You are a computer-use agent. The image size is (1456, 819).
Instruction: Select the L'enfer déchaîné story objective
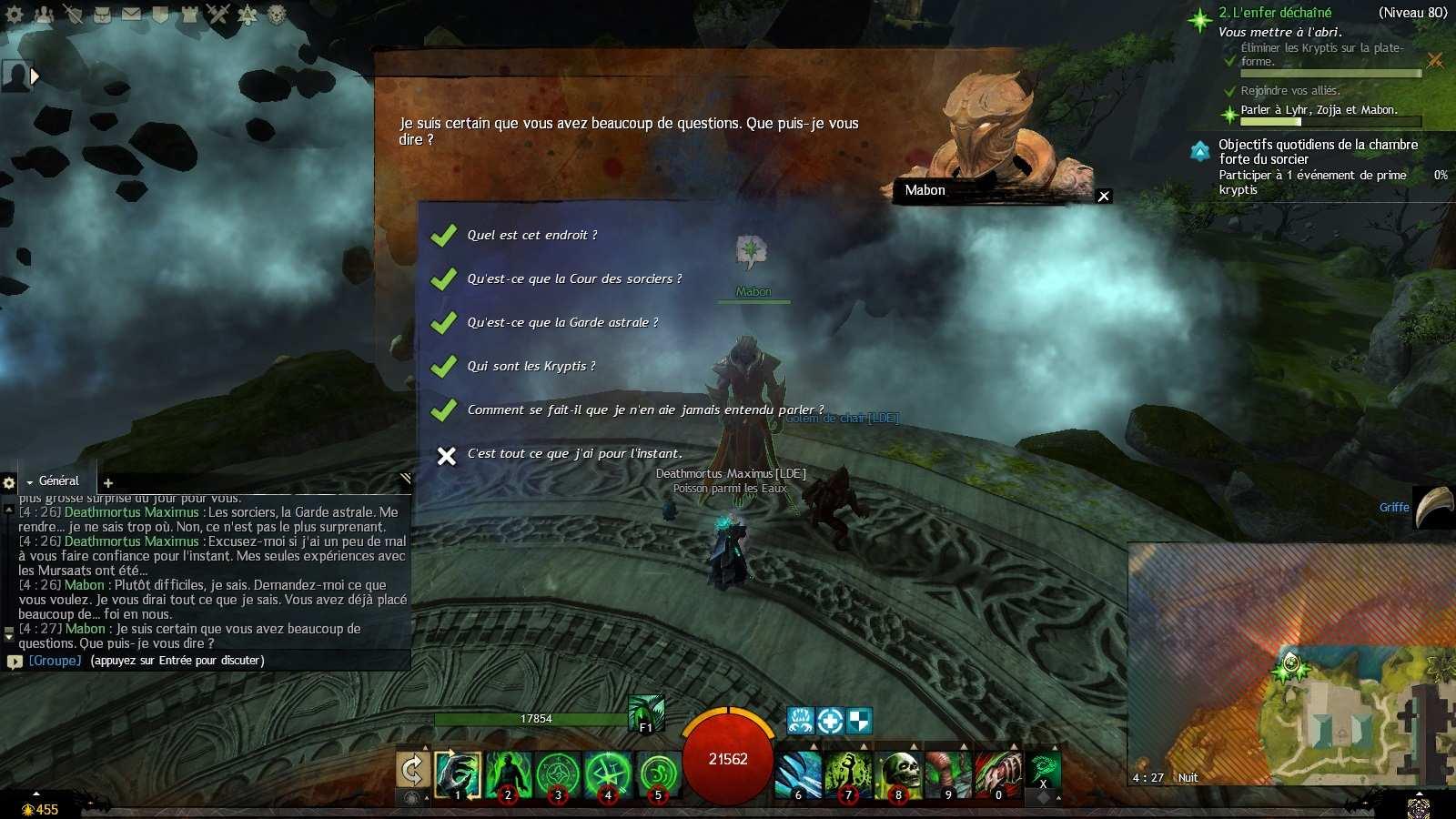pos(1274,13)
